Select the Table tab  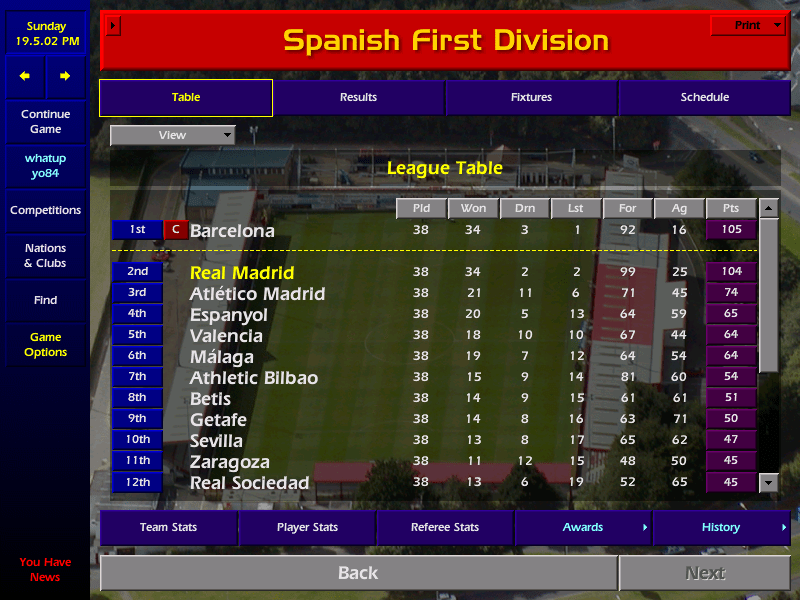click(186, 97)
